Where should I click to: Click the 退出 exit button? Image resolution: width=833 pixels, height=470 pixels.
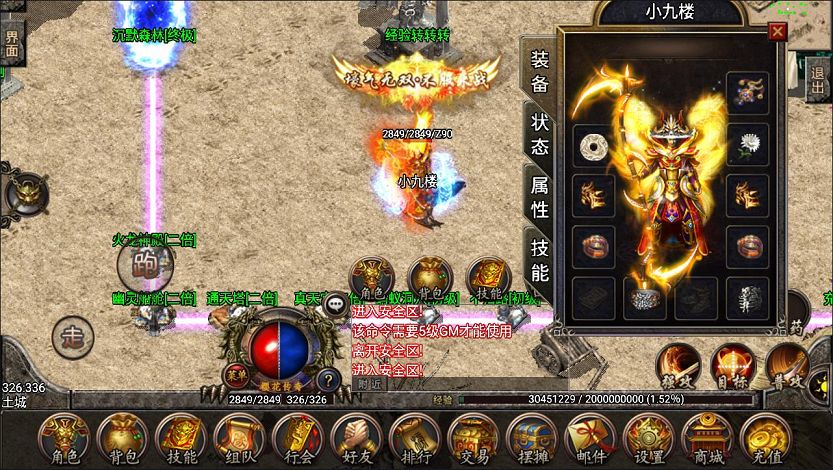click(x=819, y=72)
